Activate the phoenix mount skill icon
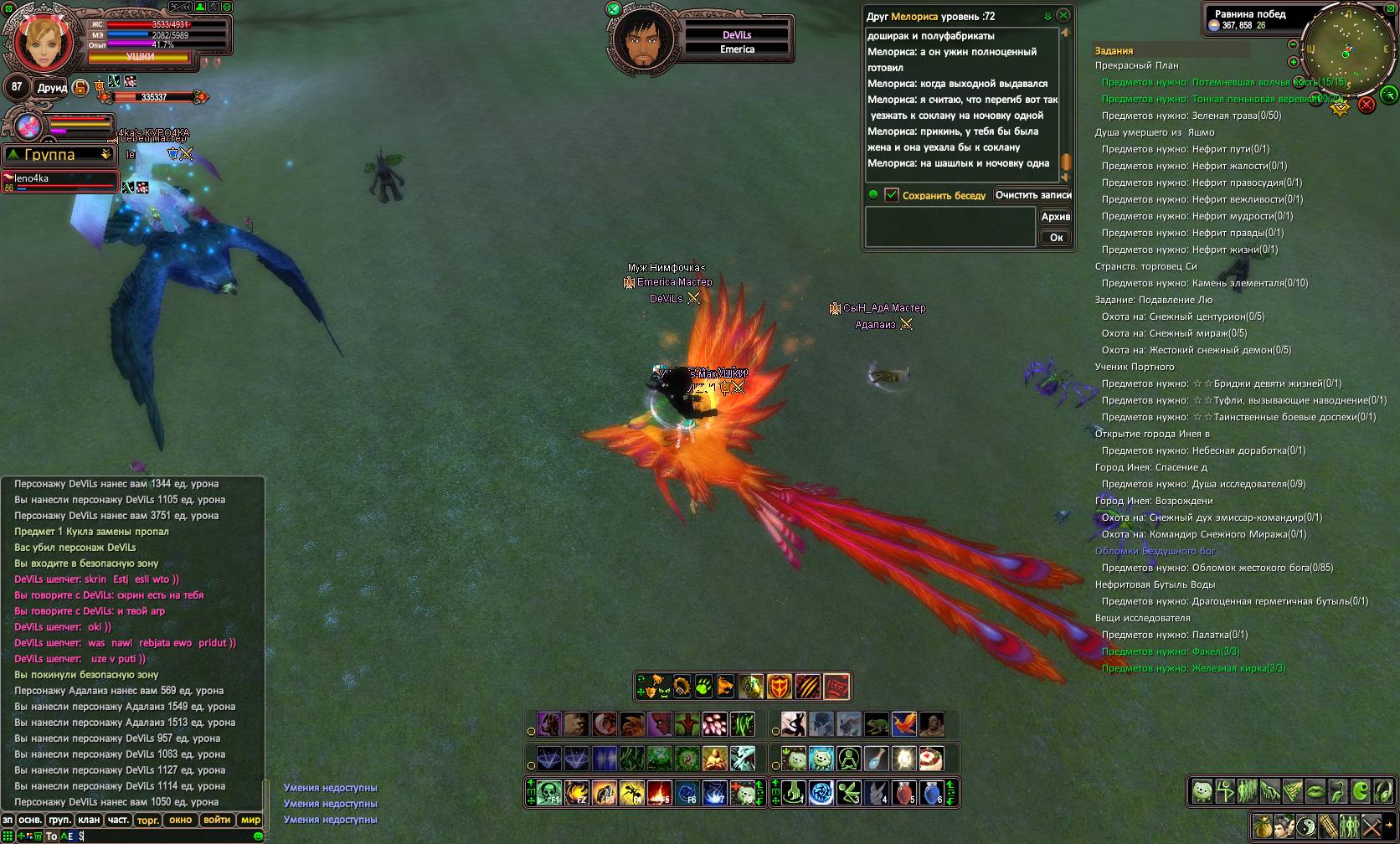The image size is (1400, 844). point(903,723)
